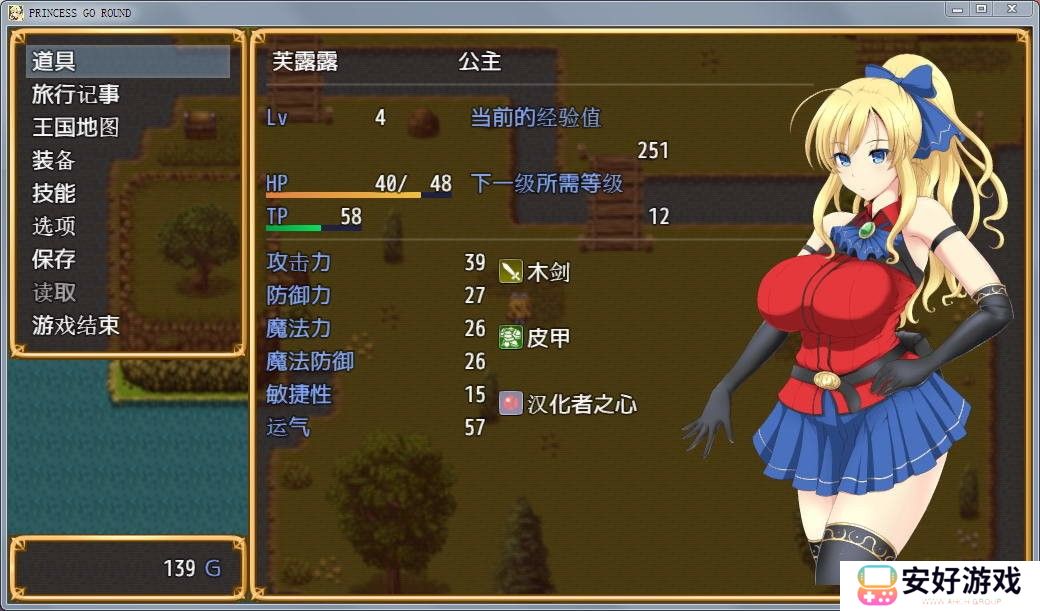Minimize the game window
Image resolution: width=1040 pixels, height=611 pixels.
[x=956, y=9]
